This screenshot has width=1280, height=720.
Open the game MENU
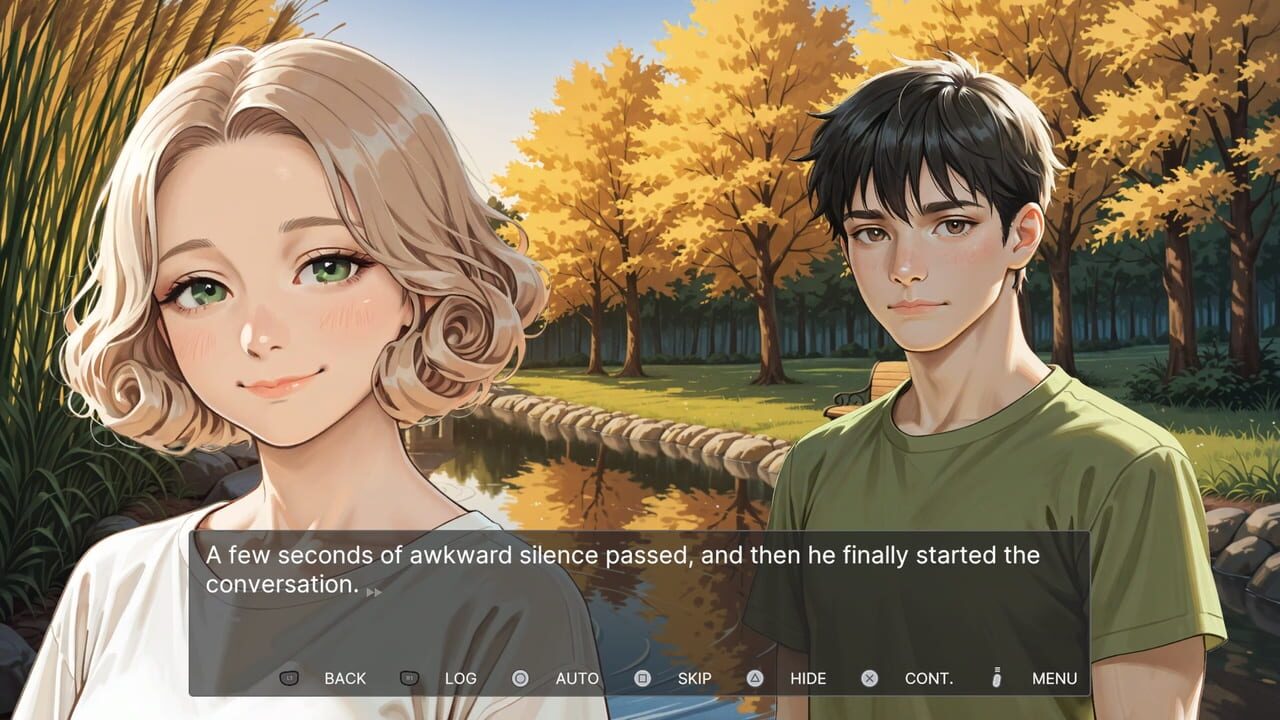[x=1056, y=679]
